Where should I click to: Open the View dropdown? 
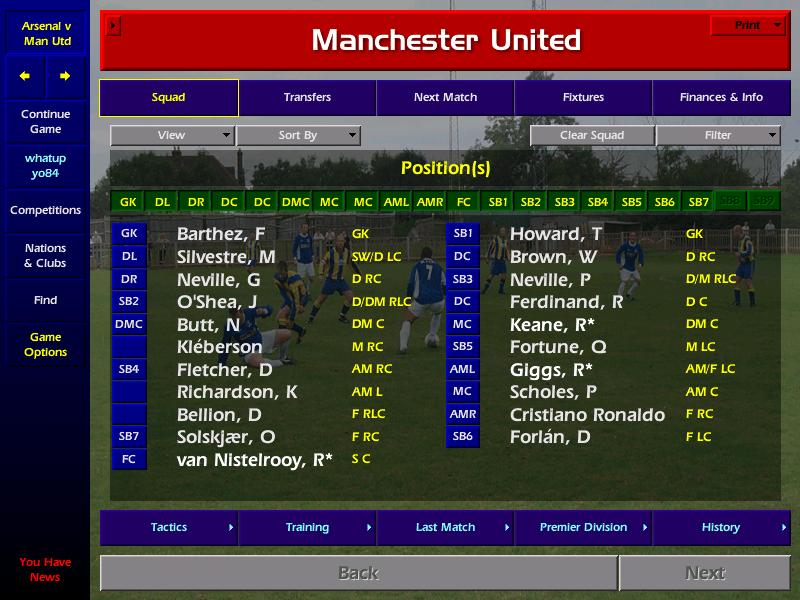coord(172,136)
